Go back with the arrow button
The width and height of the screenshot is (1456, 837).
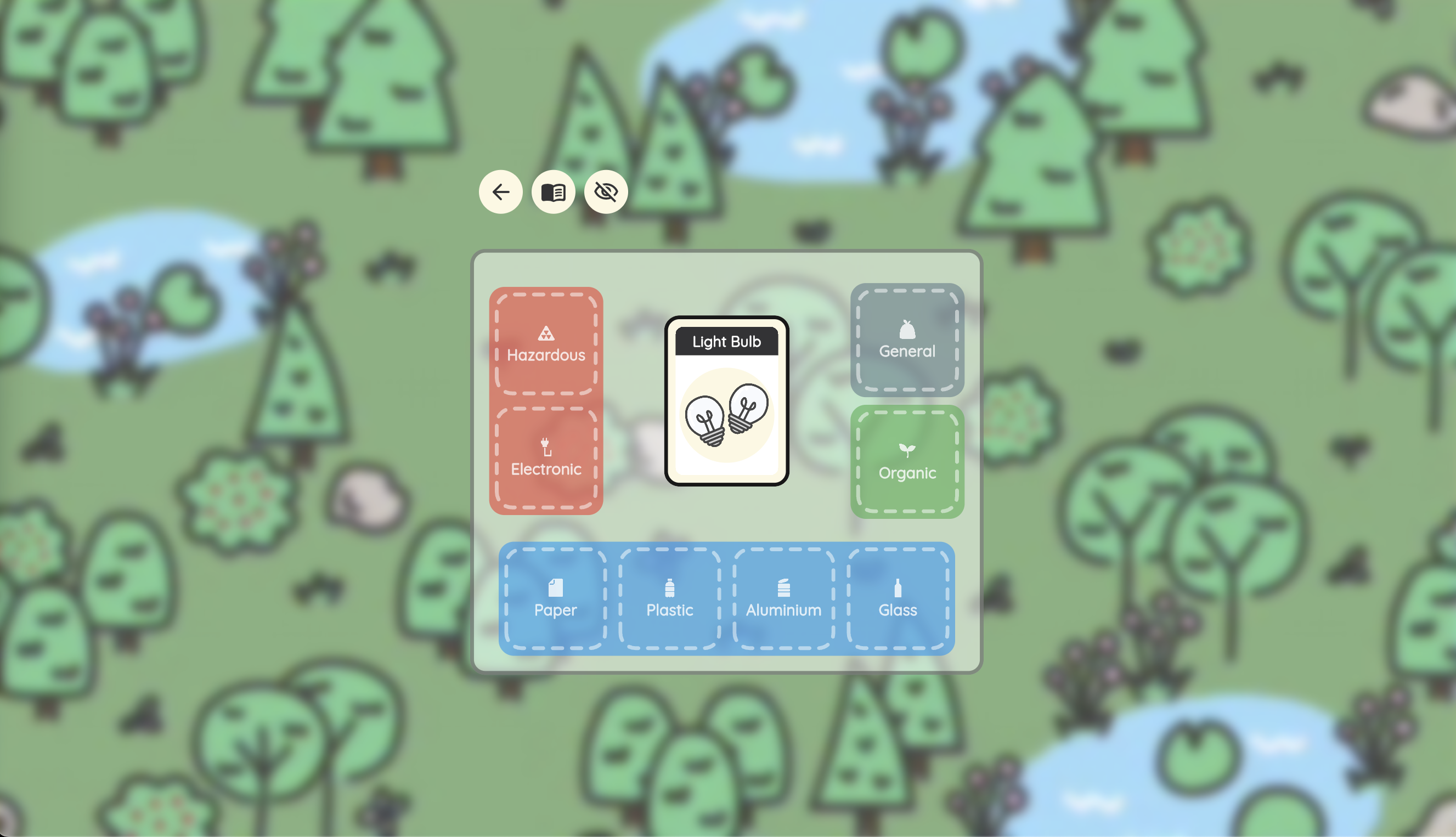coord(500,192)
